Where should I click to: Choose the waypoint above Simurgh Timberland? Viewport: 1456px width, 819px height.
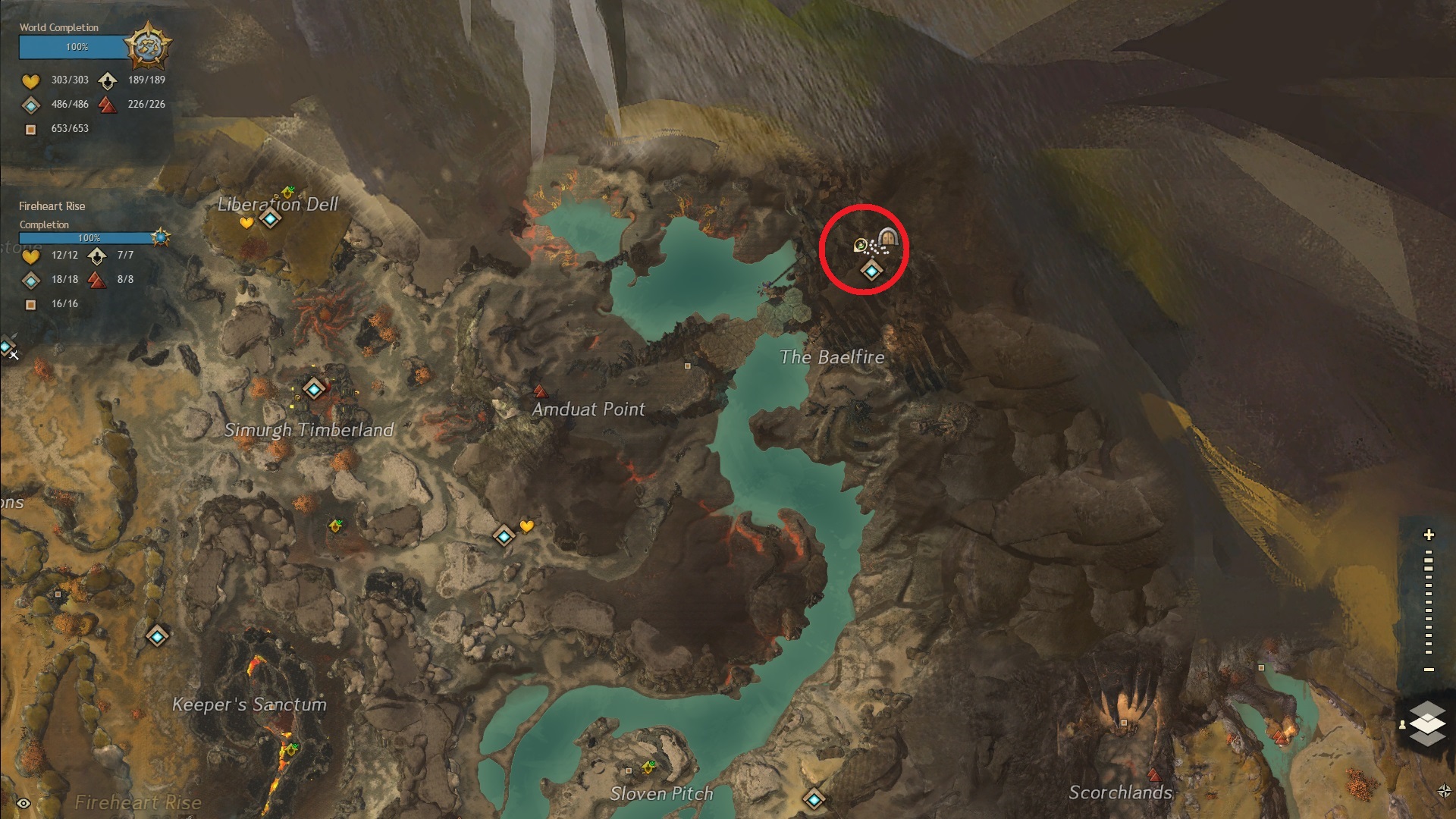[314, 389]
